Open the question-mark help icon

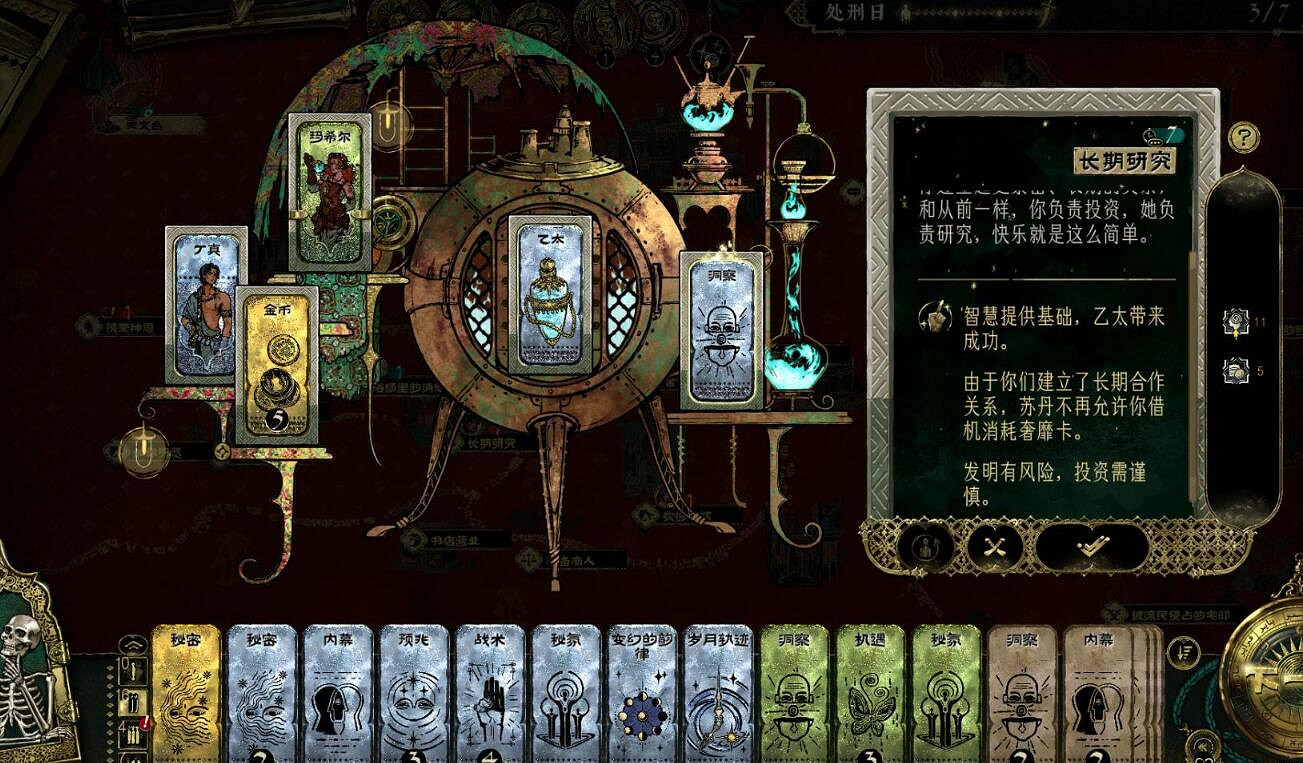(x=1244, y=135)
